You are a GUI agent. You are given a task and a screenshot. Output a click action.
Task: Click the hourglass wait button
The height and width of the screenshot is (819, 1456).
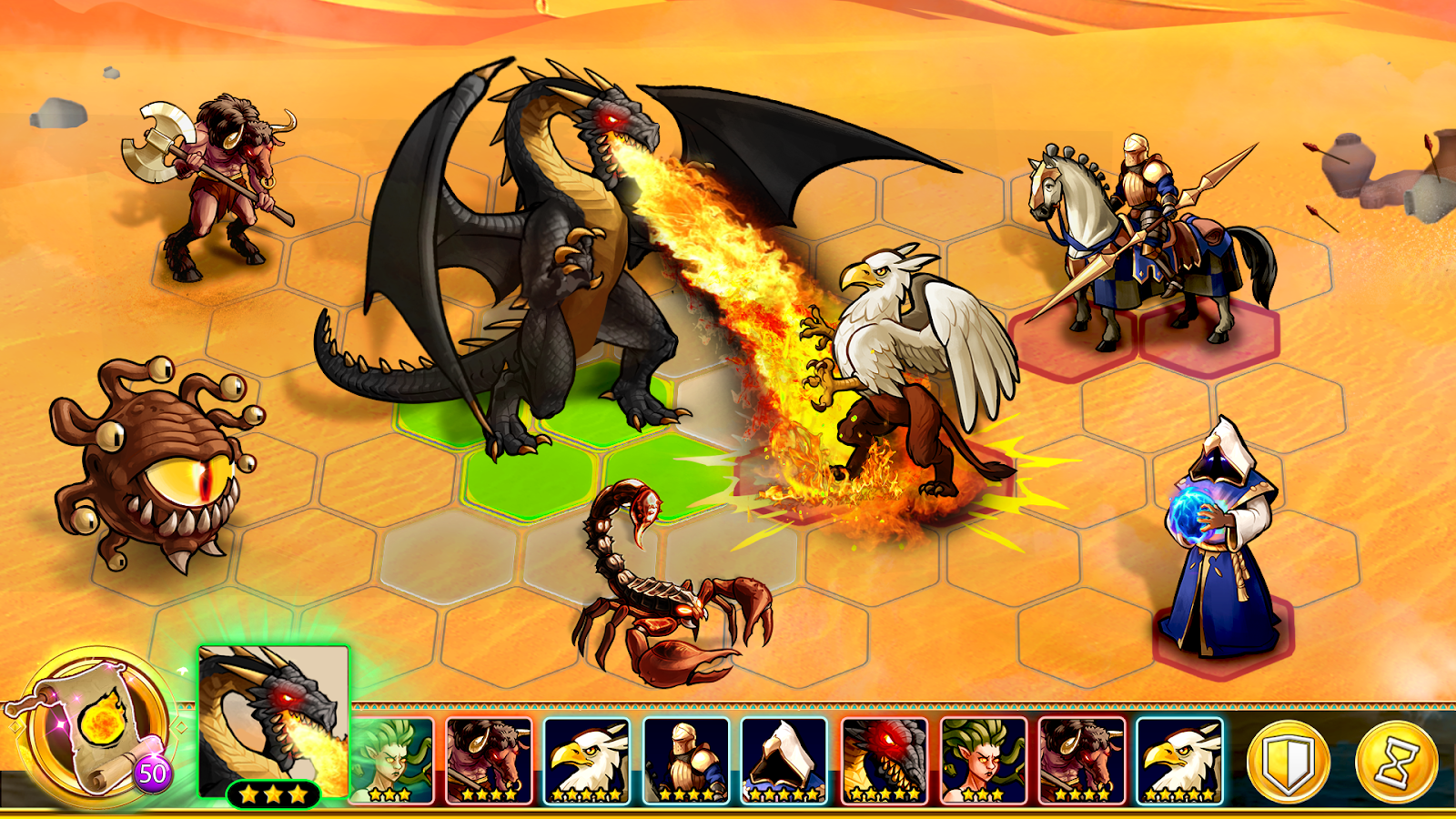point(1397,763)
